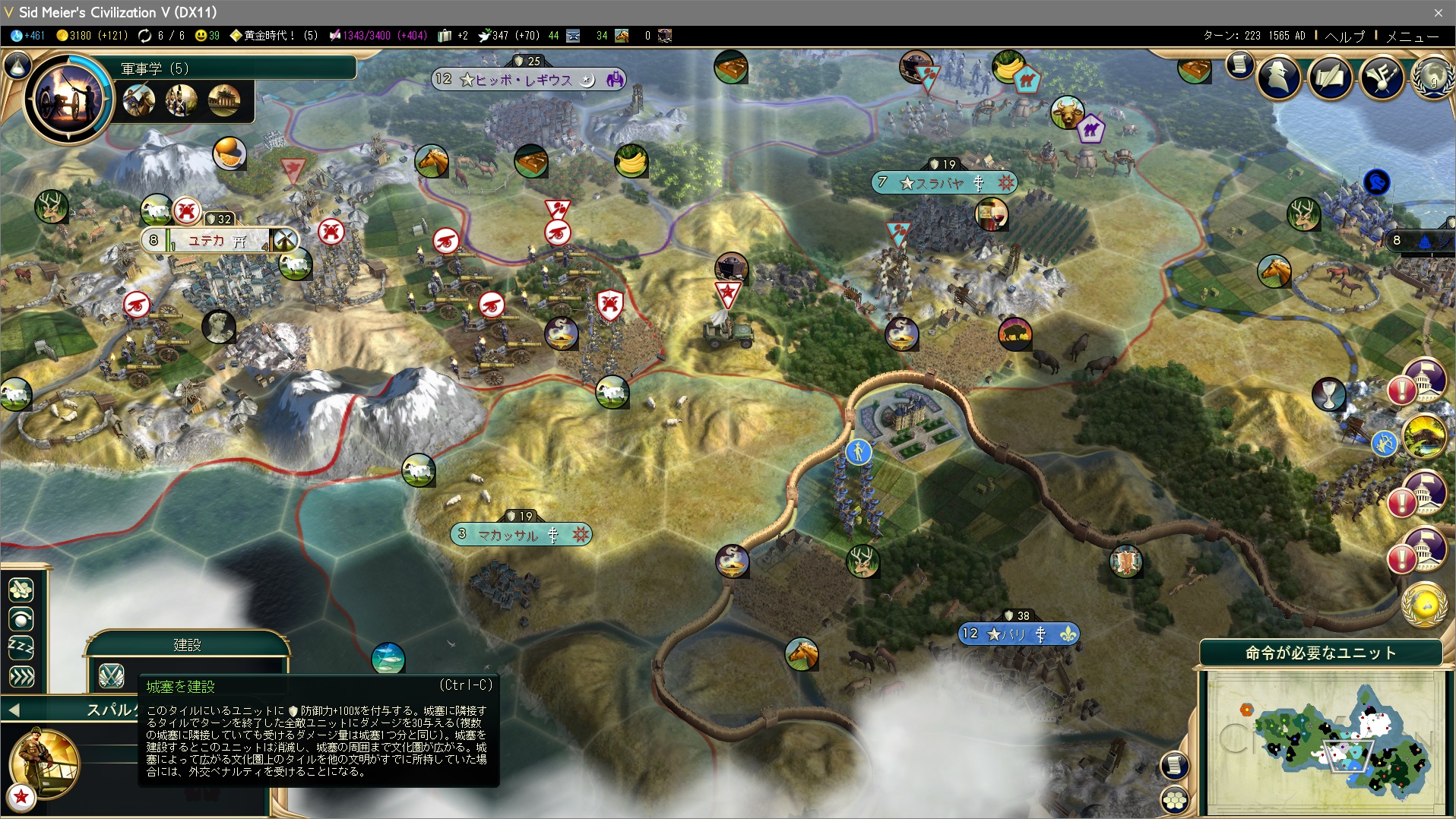Click the triple-arrow skip turn command
Screen dimensions: 1456x819
21,676
